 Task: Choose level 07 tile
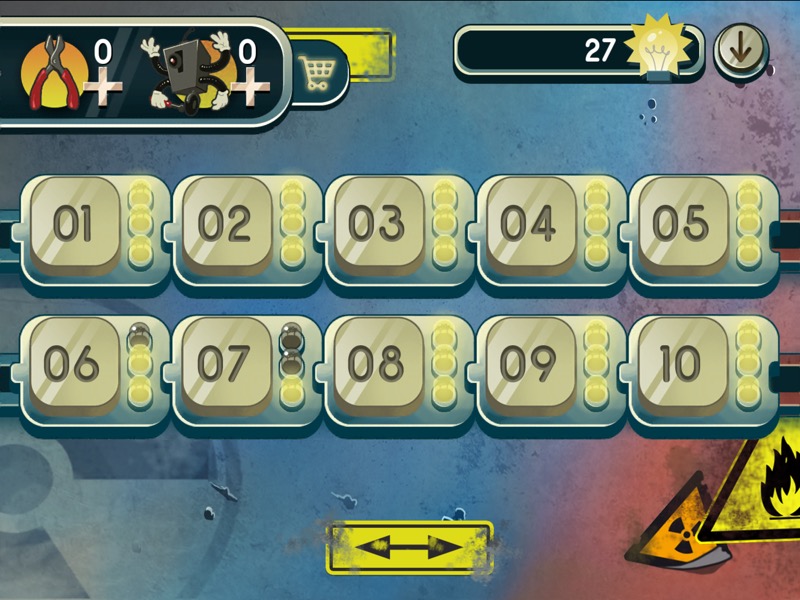[224, 365]
